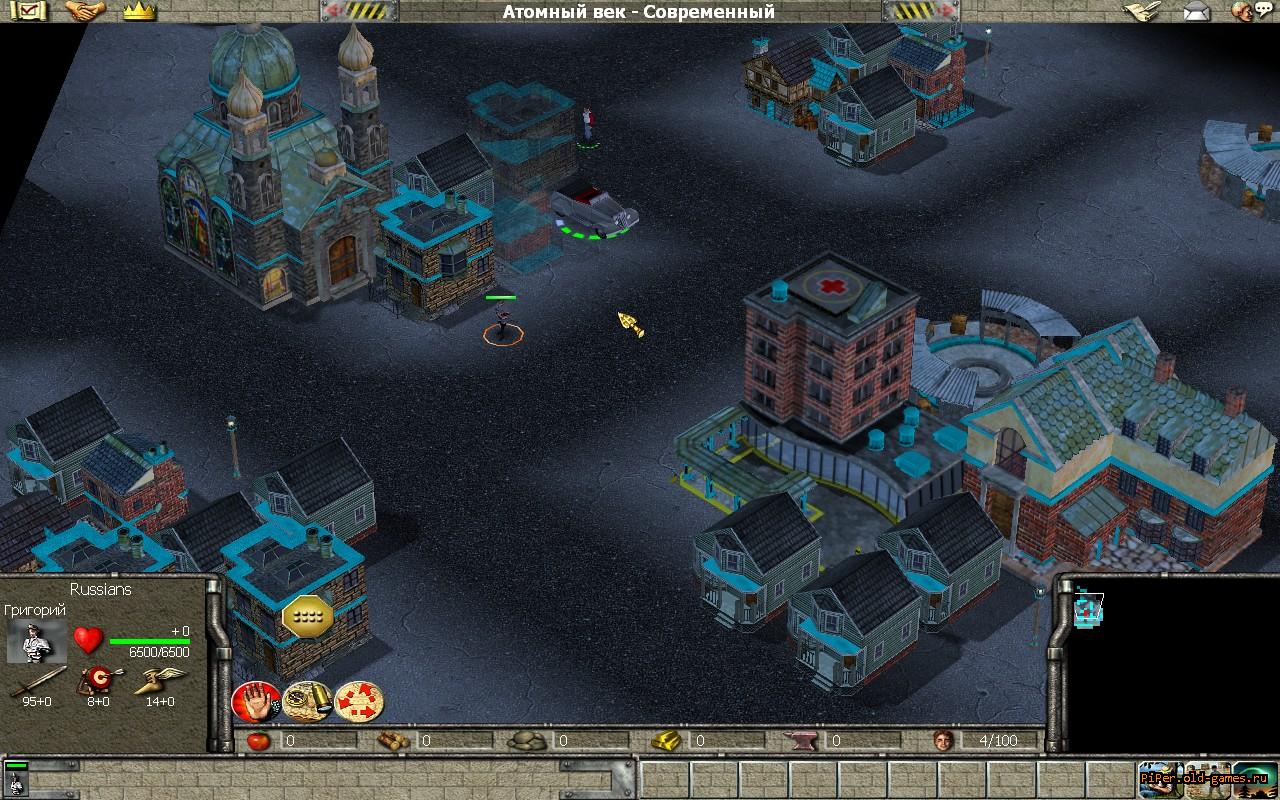Viewport: 1280px width, 800px height.
Task: Click the left hazard-striped epoch arrow panel
Action: (x=359, y=11)
